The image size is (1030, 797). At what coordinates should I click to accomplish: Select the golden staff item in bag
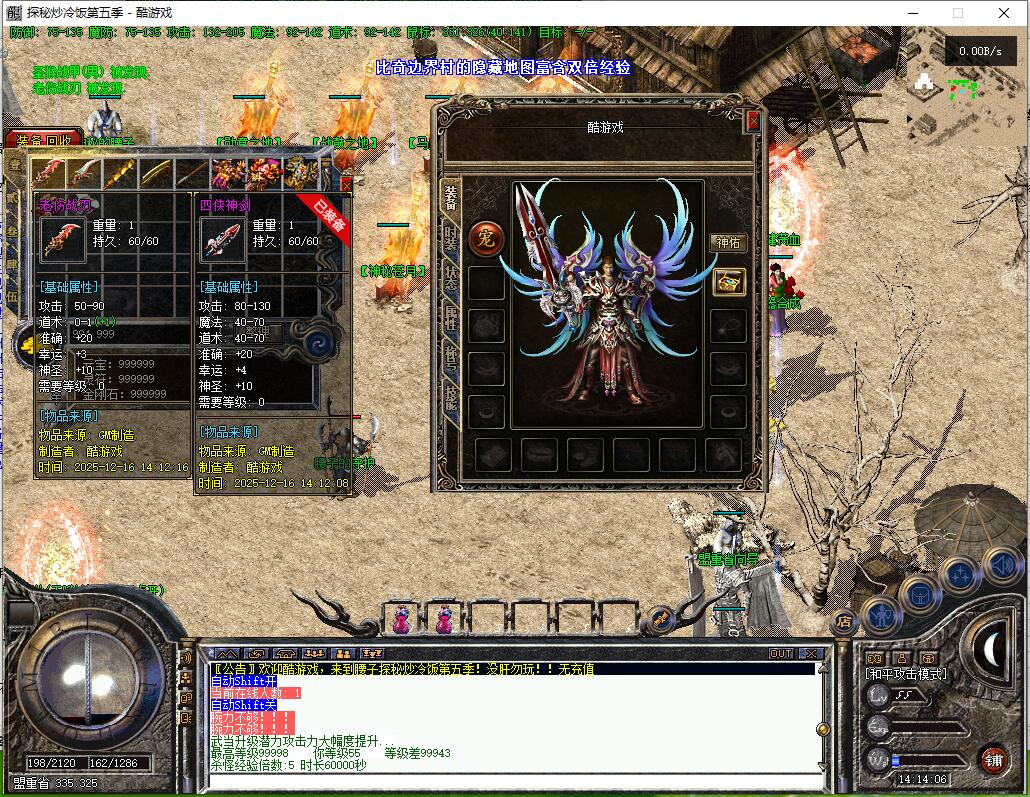(121, 174)
